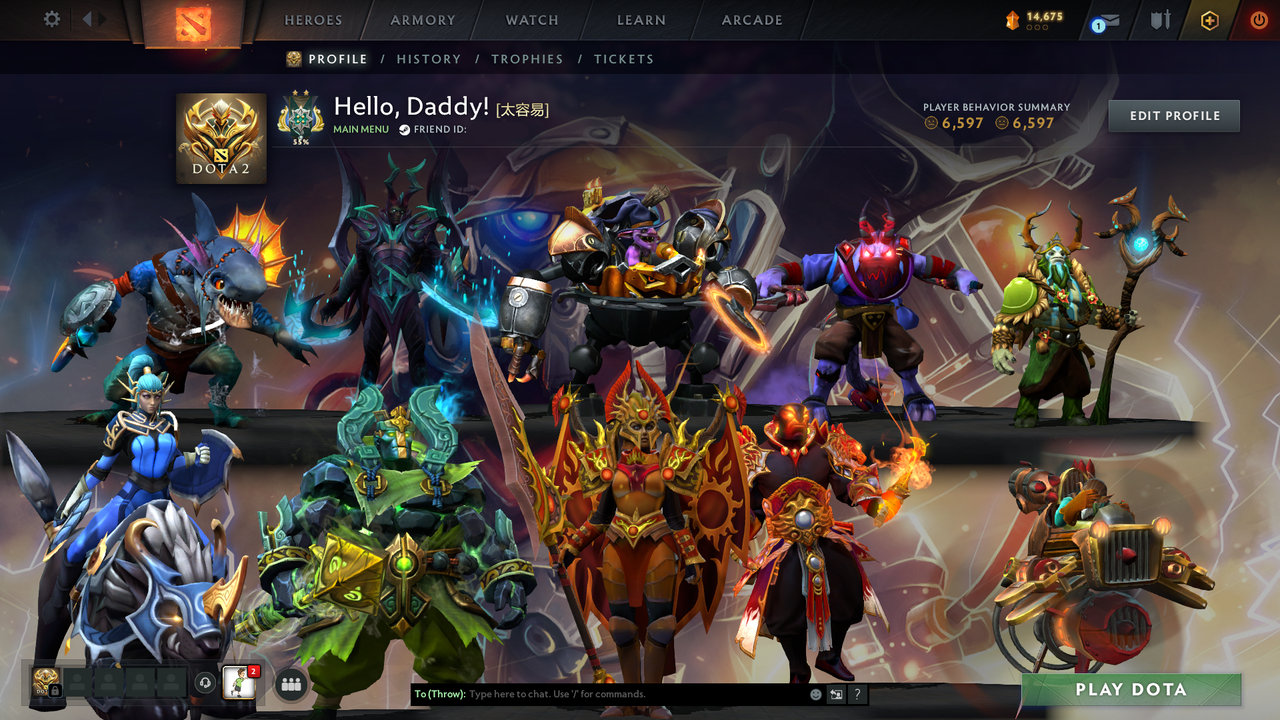Click the EDIT PROFILE button
Screen dimensions: 1280x720
coord(1173,115)
